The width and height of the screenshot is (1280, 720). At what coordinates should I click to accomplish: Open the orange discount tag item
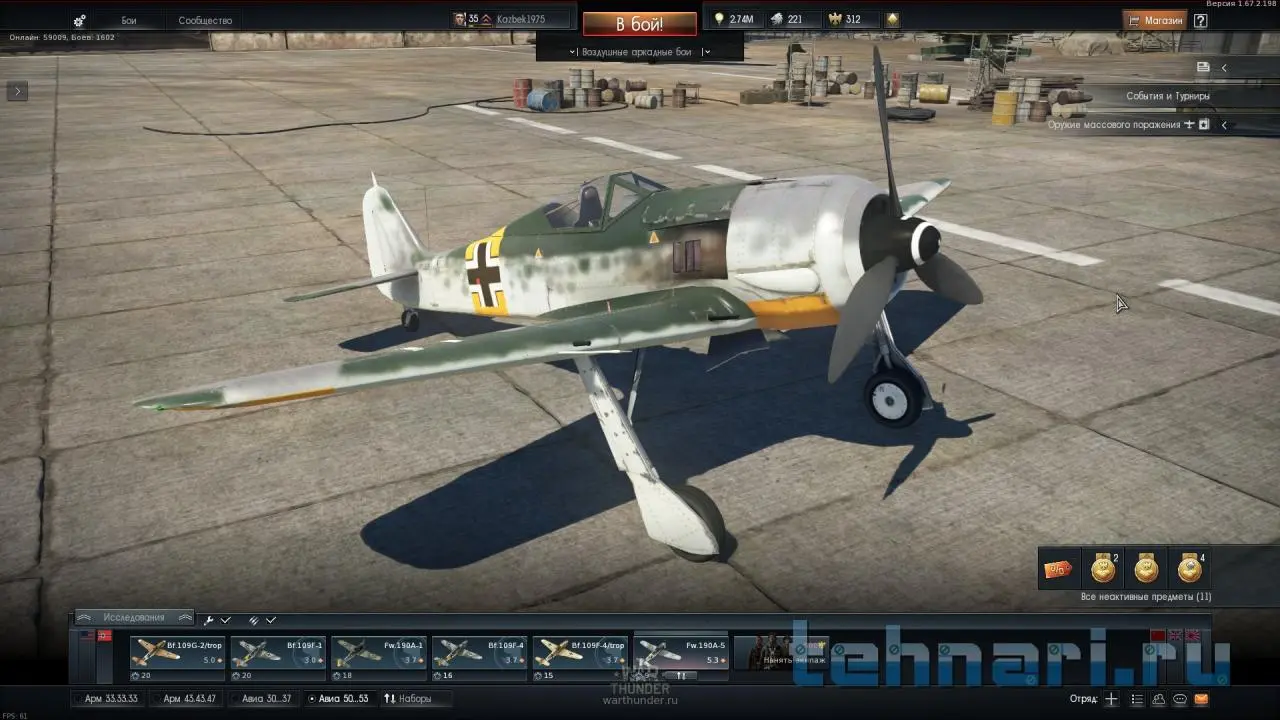click(x=1058, y=569)
